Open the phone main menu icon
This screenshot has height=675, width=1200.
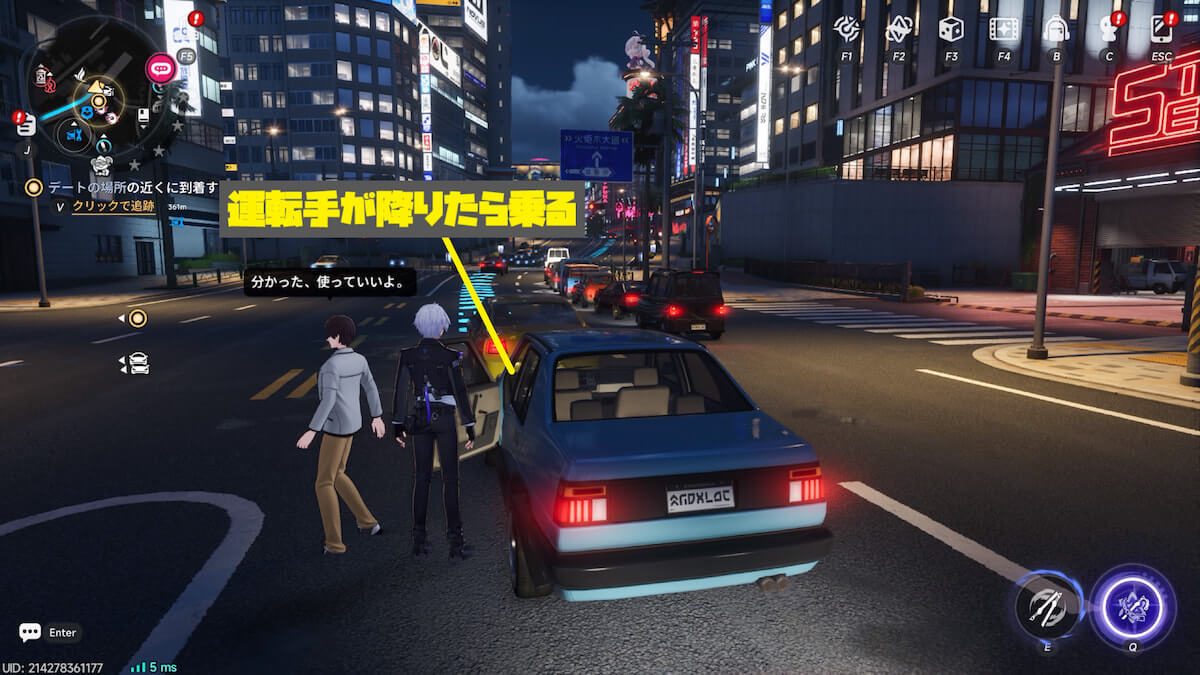tap(1161, 29)
